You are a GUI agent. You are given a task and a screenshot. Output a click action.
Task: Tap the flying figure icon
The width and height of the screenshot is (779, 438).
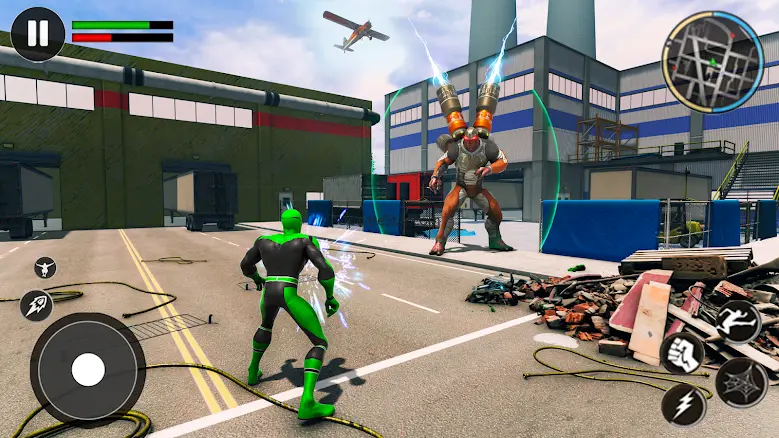45,267
